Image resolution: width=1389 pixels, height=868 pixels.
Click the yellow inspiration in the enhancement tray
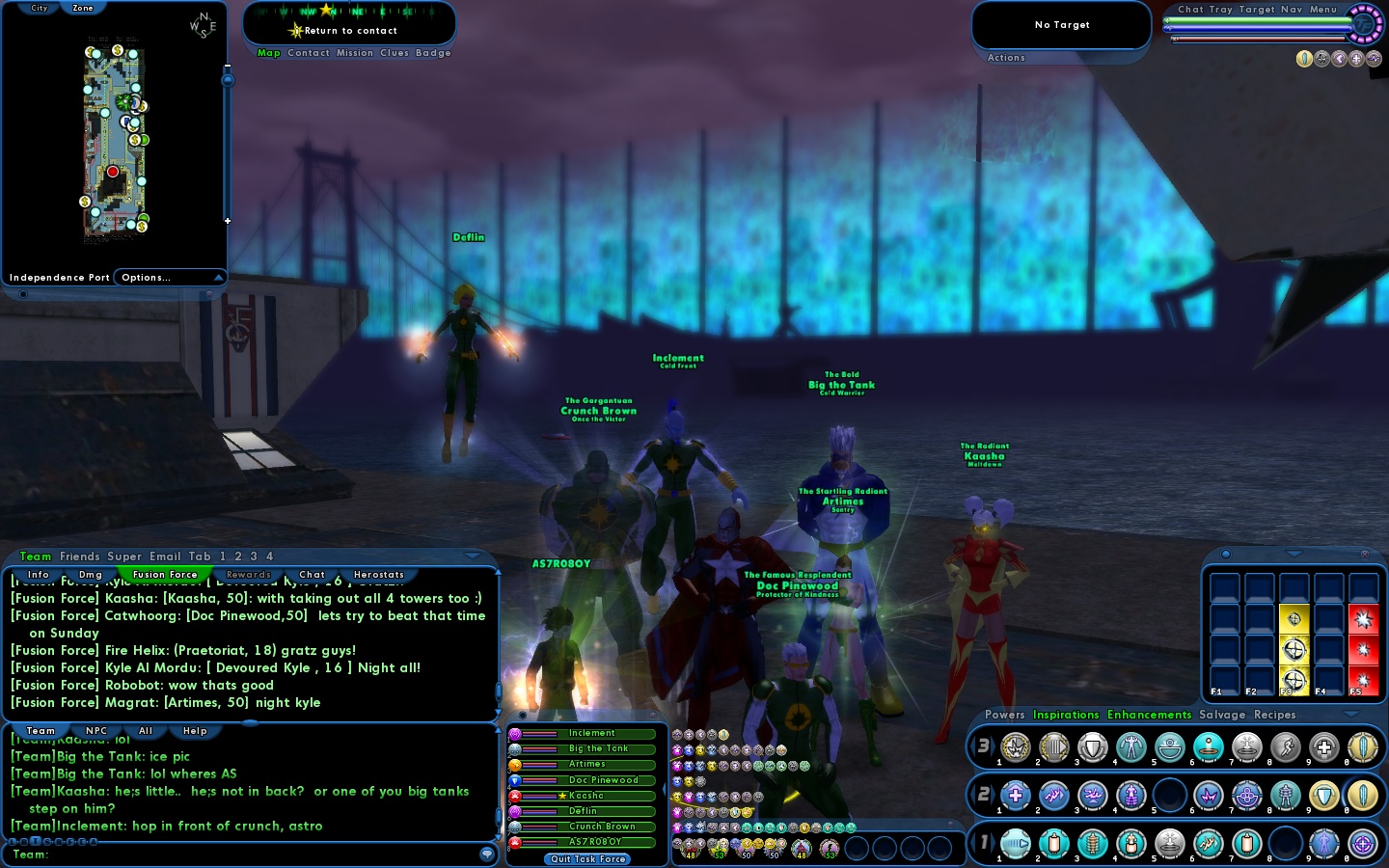tap(1294, 649)
